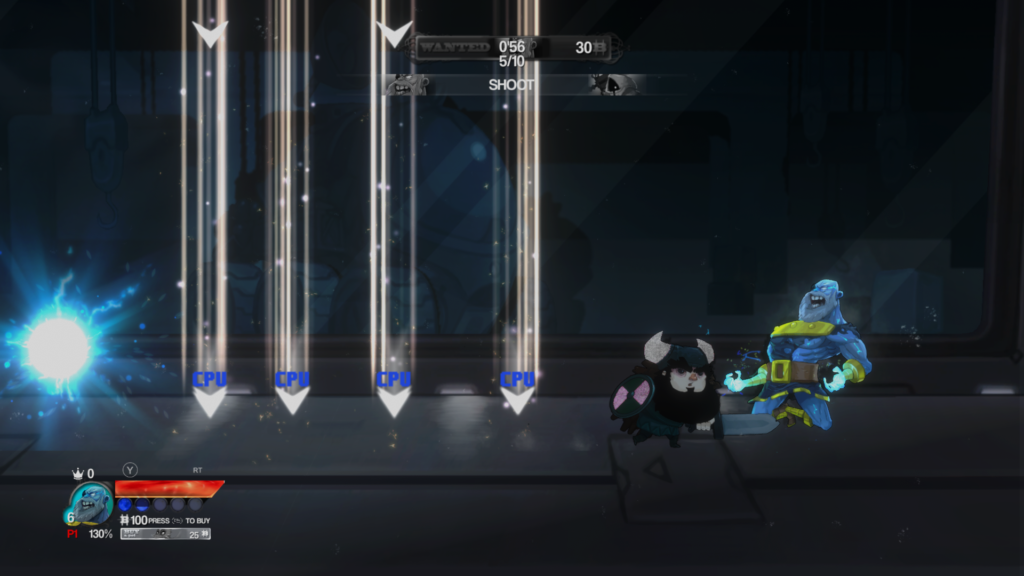Click the crown score icon
This screenshot has width=1024, height=576.
(77, 473)
